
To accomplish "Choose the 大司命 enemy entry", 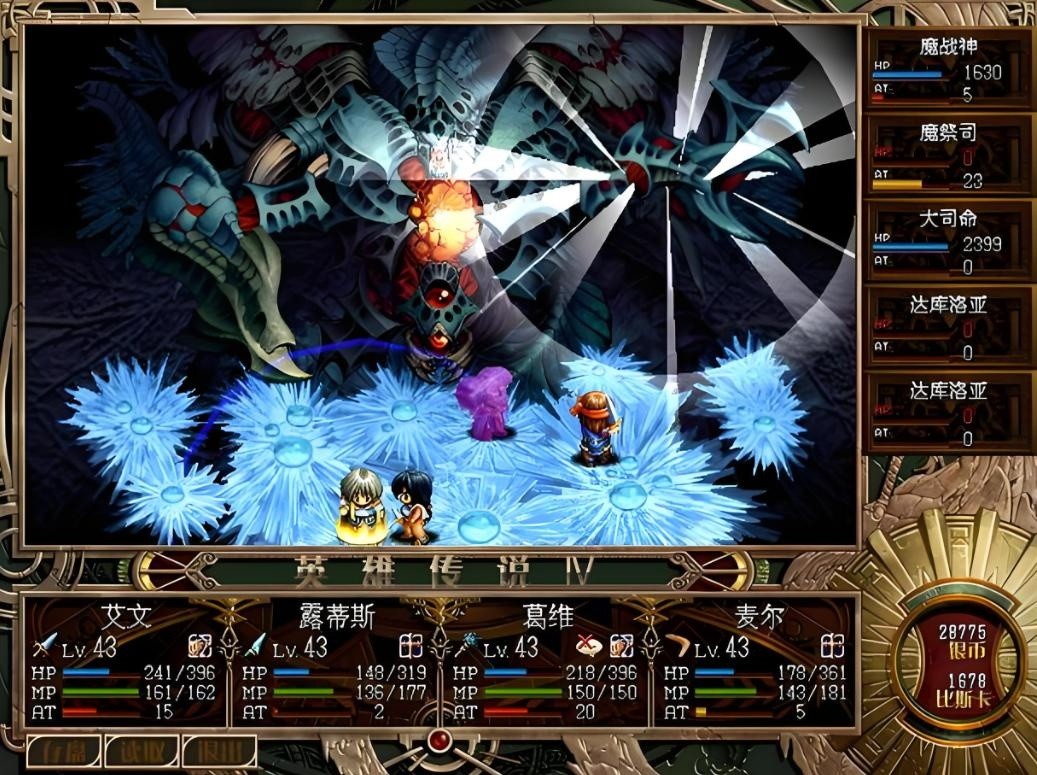I will pyautogui.click(x=947, y=242).
